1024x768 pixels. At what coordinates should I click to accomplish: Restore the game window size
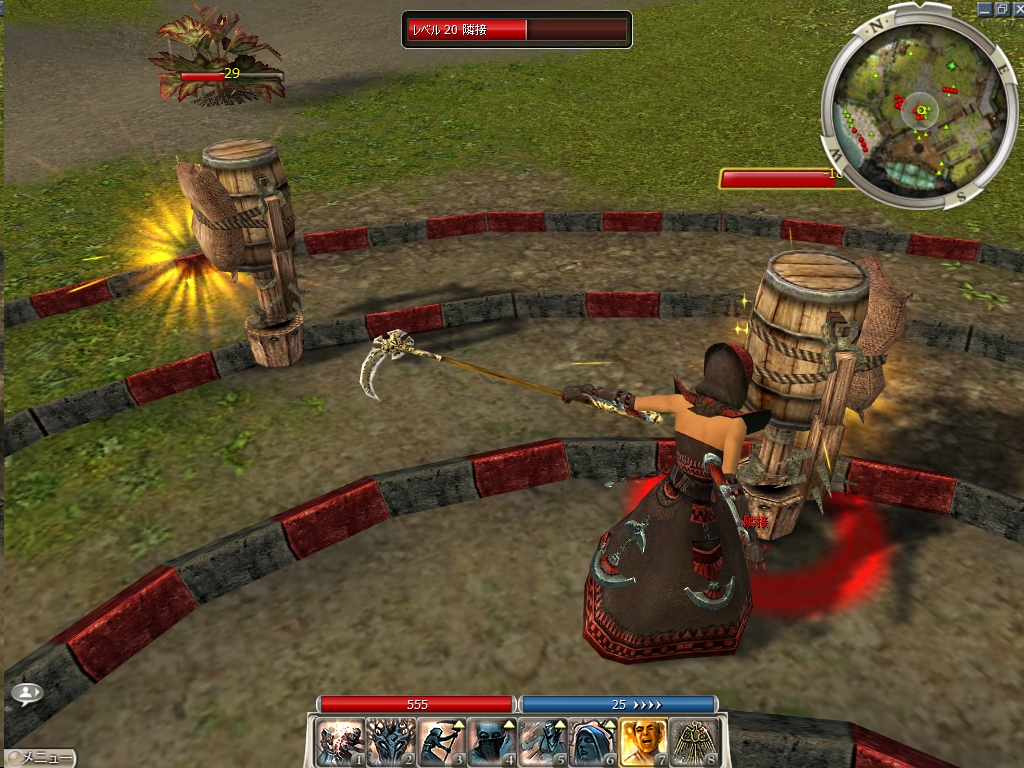coord(1000,9)
